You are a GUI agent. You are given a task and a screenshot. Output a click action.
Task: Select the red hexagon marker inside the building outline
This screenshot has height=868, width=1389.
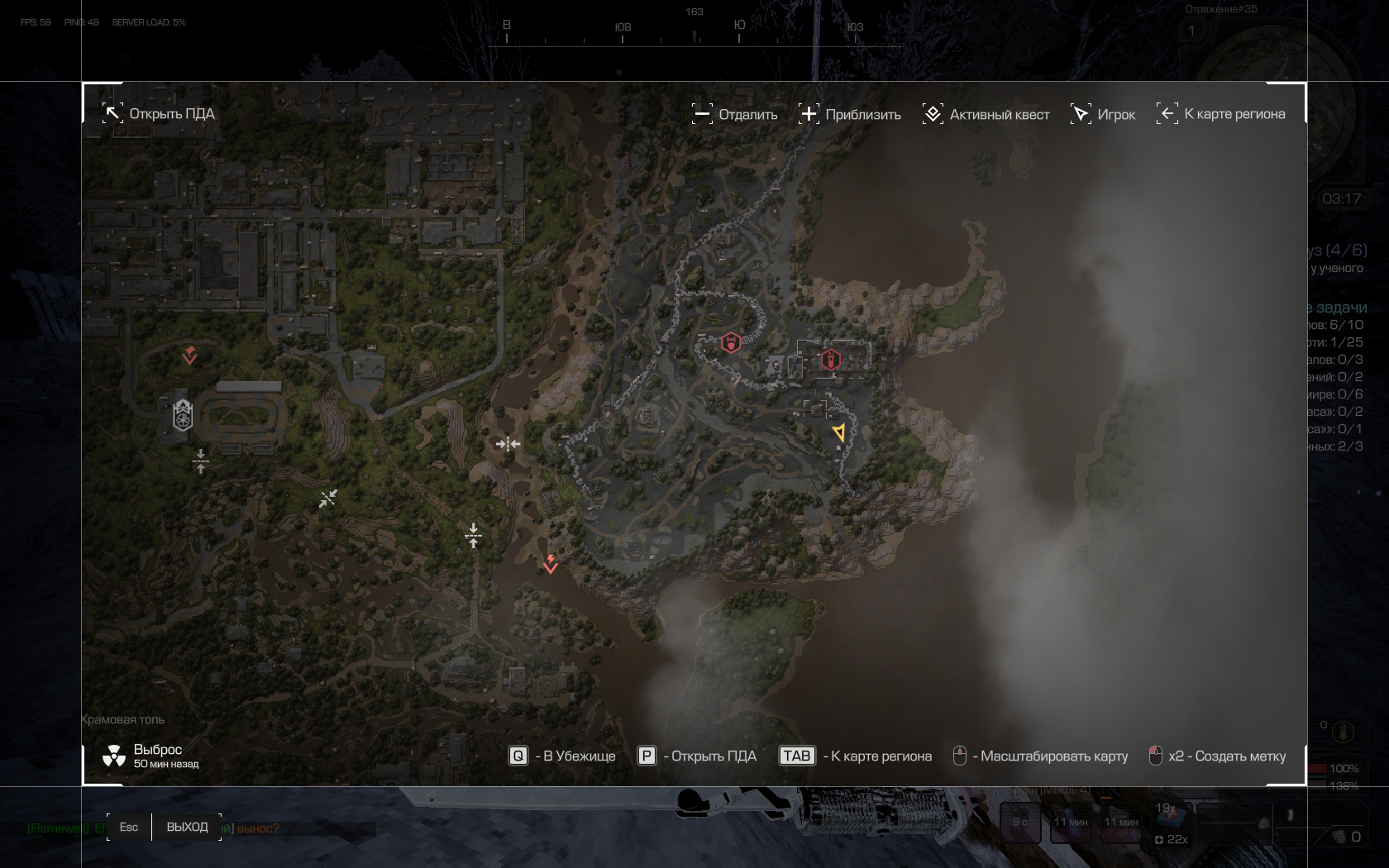(830, 360)
